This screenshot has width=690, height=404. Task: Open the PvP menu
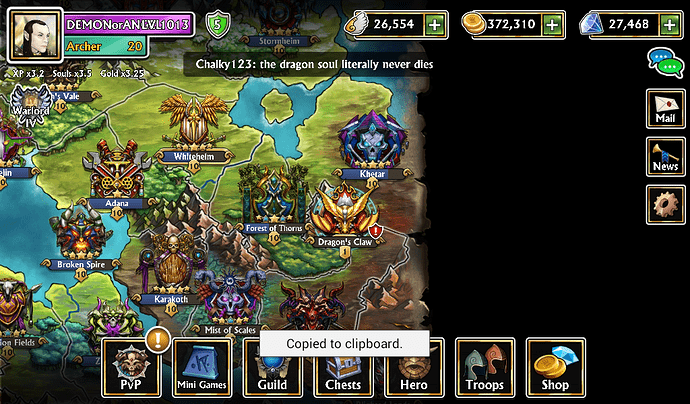click(131, 366)
